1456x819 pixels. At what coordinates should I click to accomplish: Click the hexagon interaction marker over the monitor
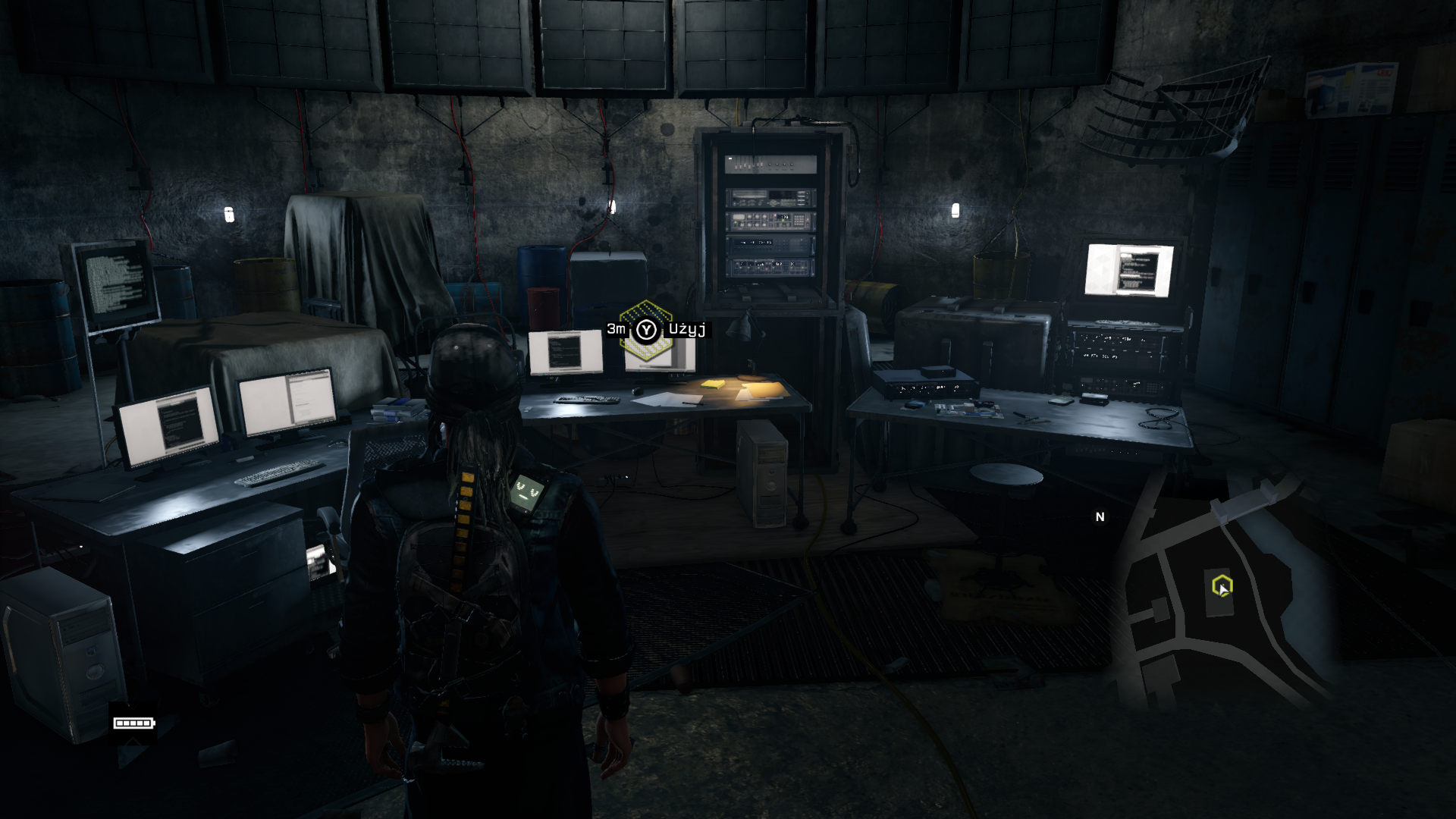click(646, 329)
